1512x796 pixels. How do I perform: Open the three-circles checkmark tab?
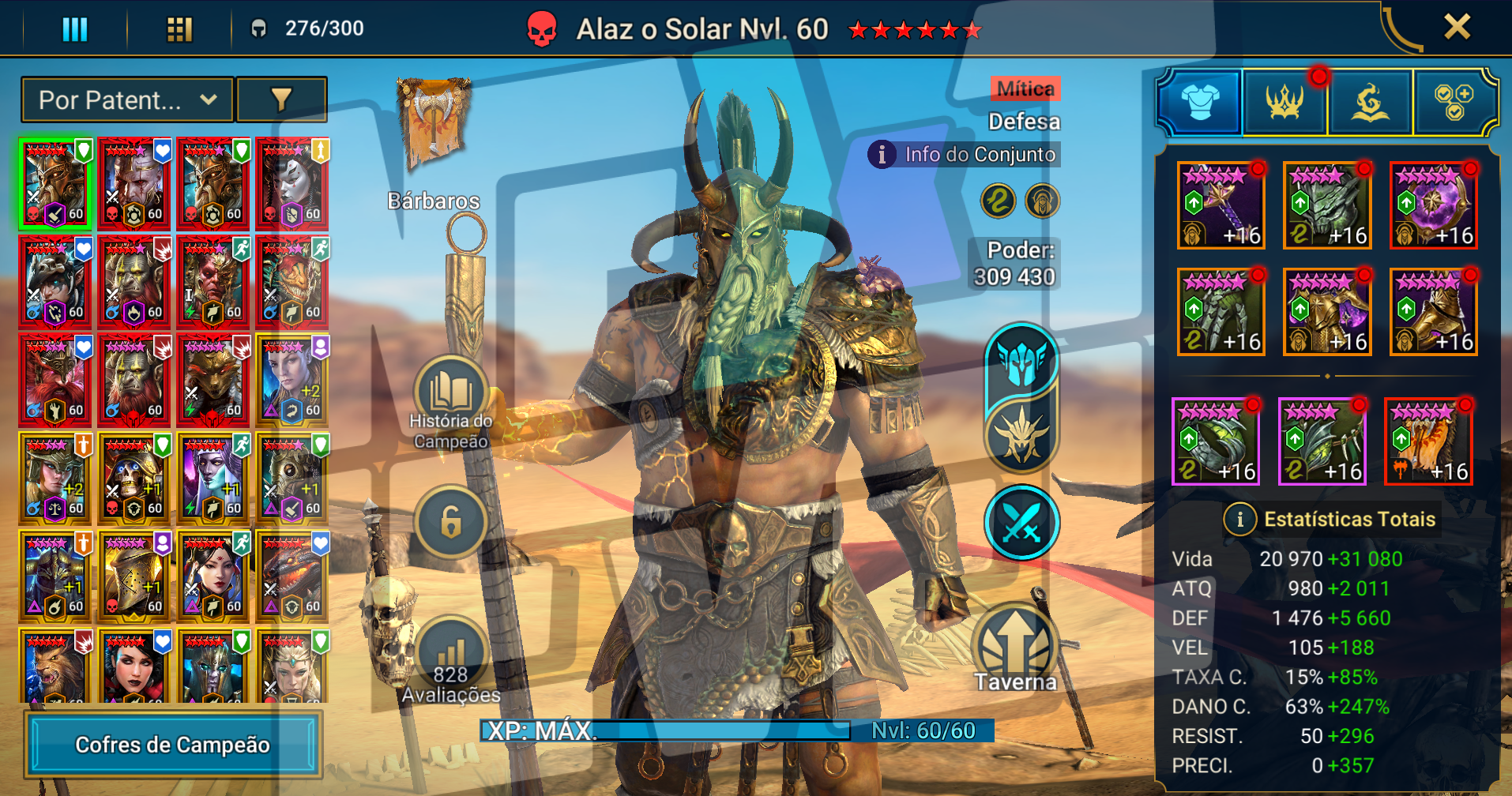click(1454, 103)
